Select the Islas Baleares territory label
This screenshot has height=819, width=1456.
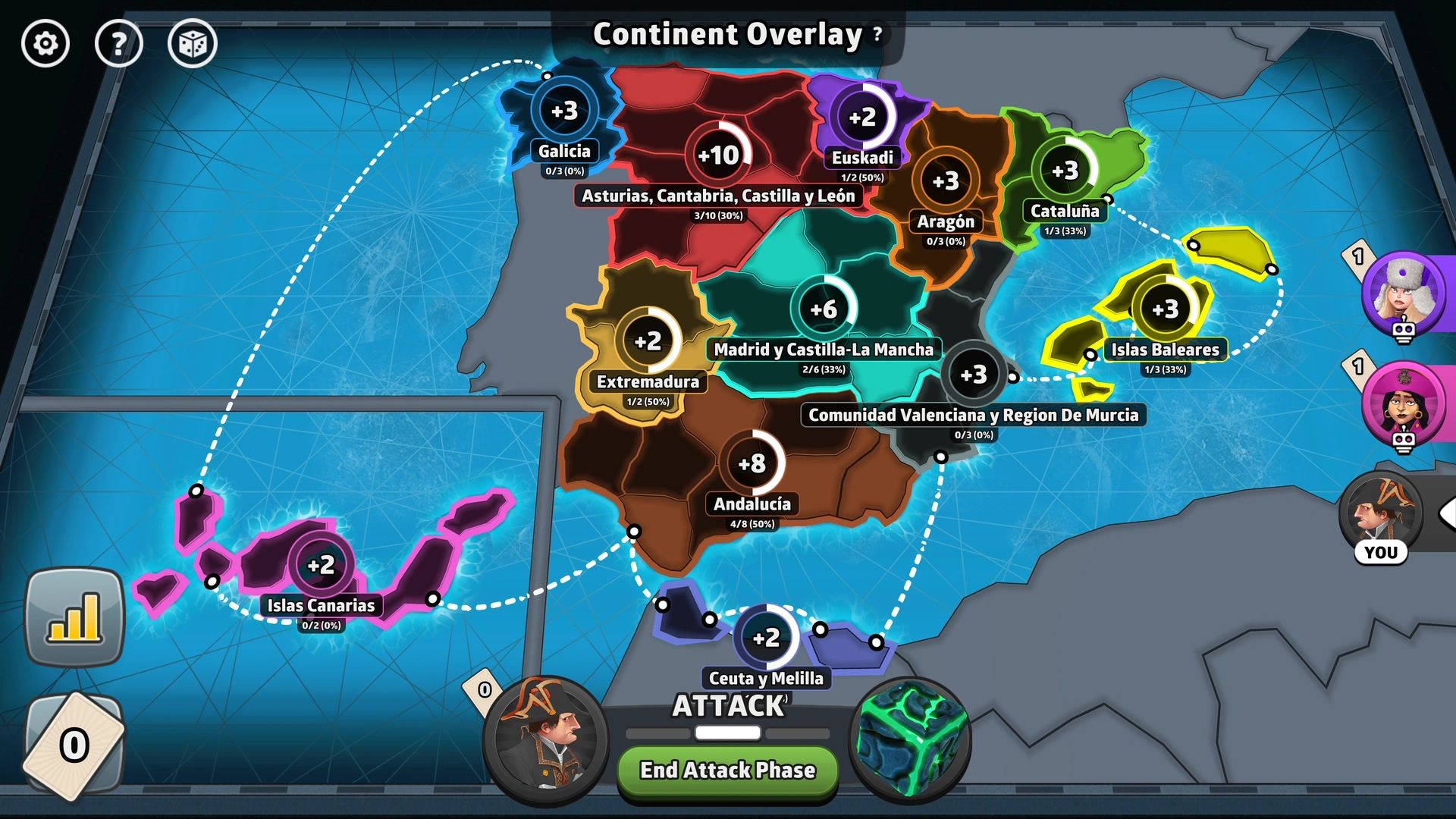click(1166, 350)
